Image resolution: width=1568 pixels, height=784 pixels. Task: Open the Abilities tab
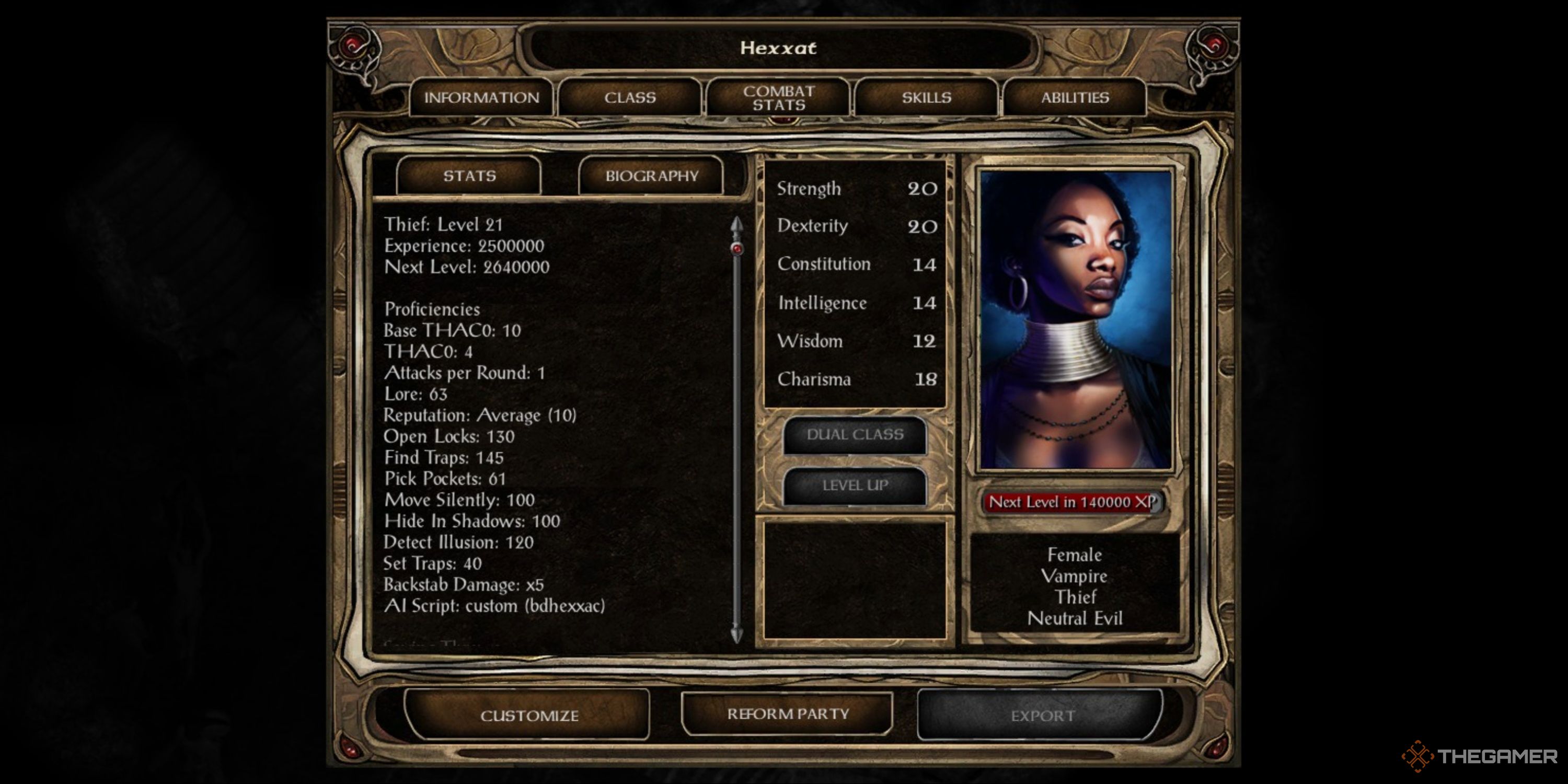(x=1075, y=97)
